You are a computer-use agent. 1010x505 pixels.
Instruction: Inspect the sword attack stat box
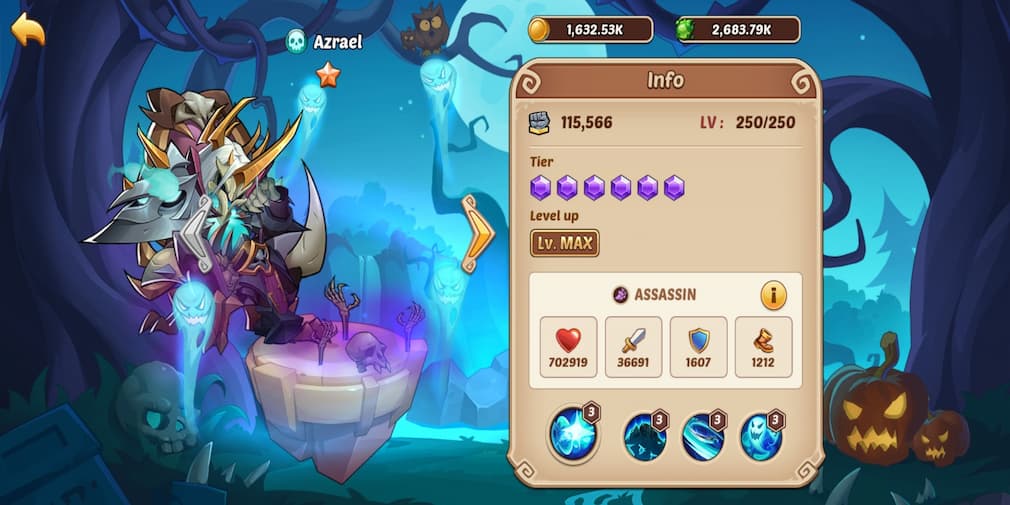[x=633, y=347]
